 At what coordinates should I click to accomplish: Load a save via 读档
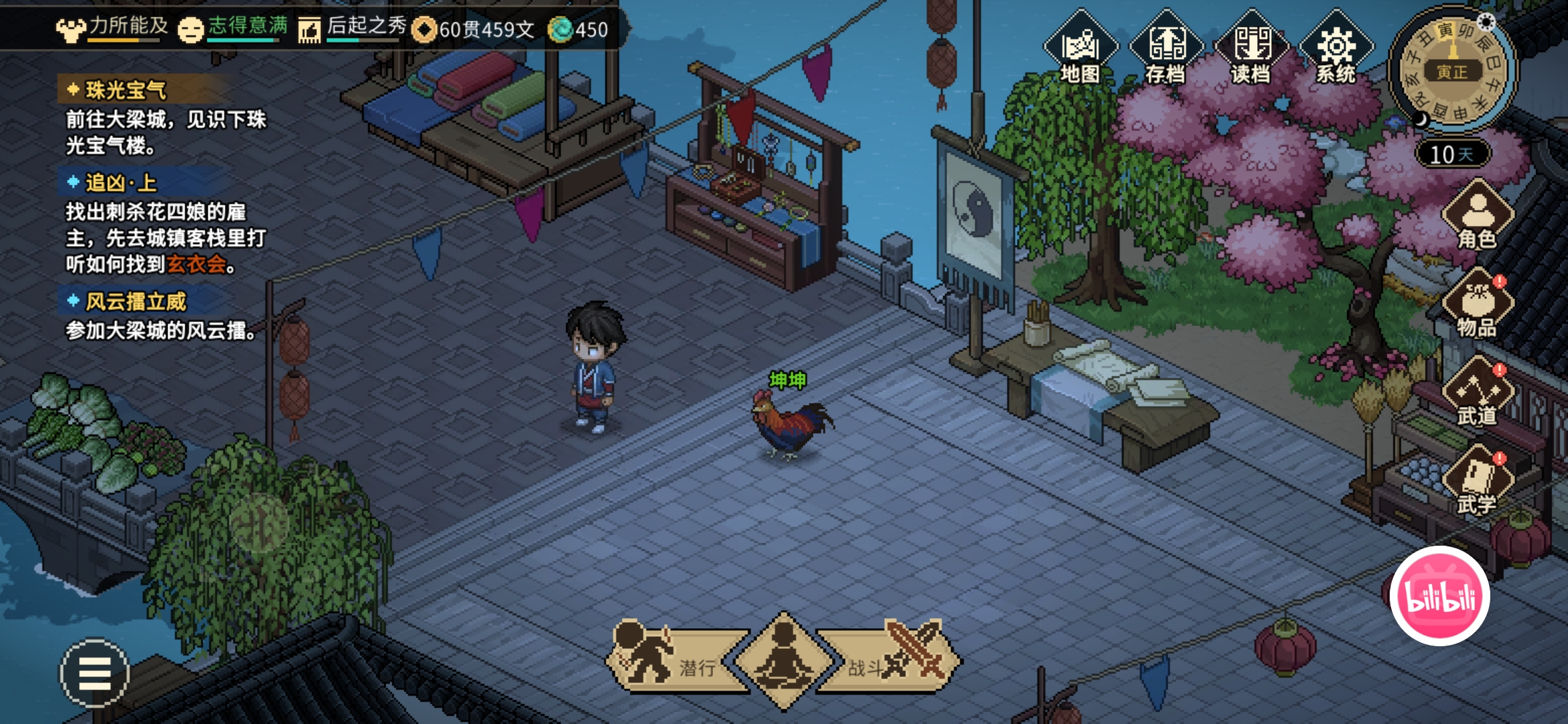click(1251, 48)
